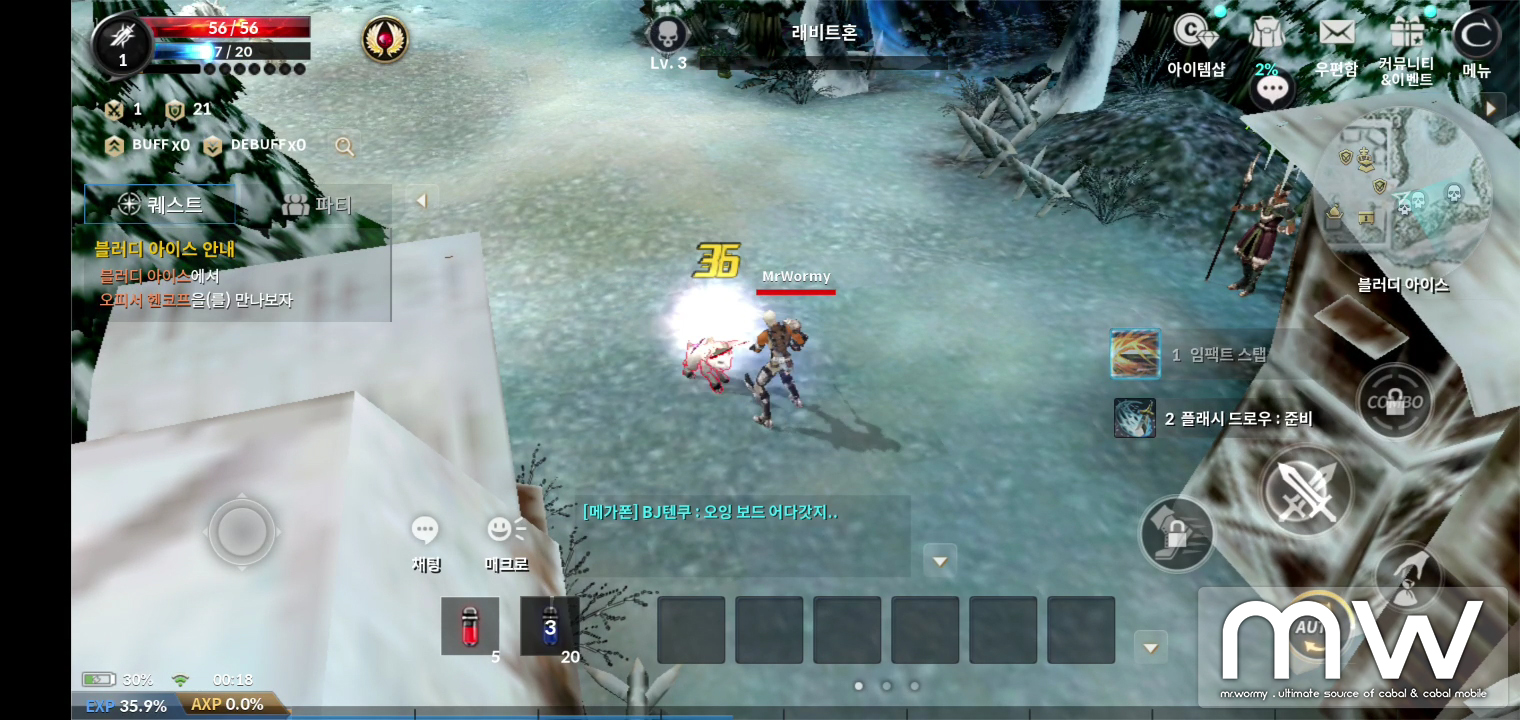The height and width of the screenshot is (720, 1520).
Task: Open the 매크로 macro emote button
Action: (x=506, y=542)
